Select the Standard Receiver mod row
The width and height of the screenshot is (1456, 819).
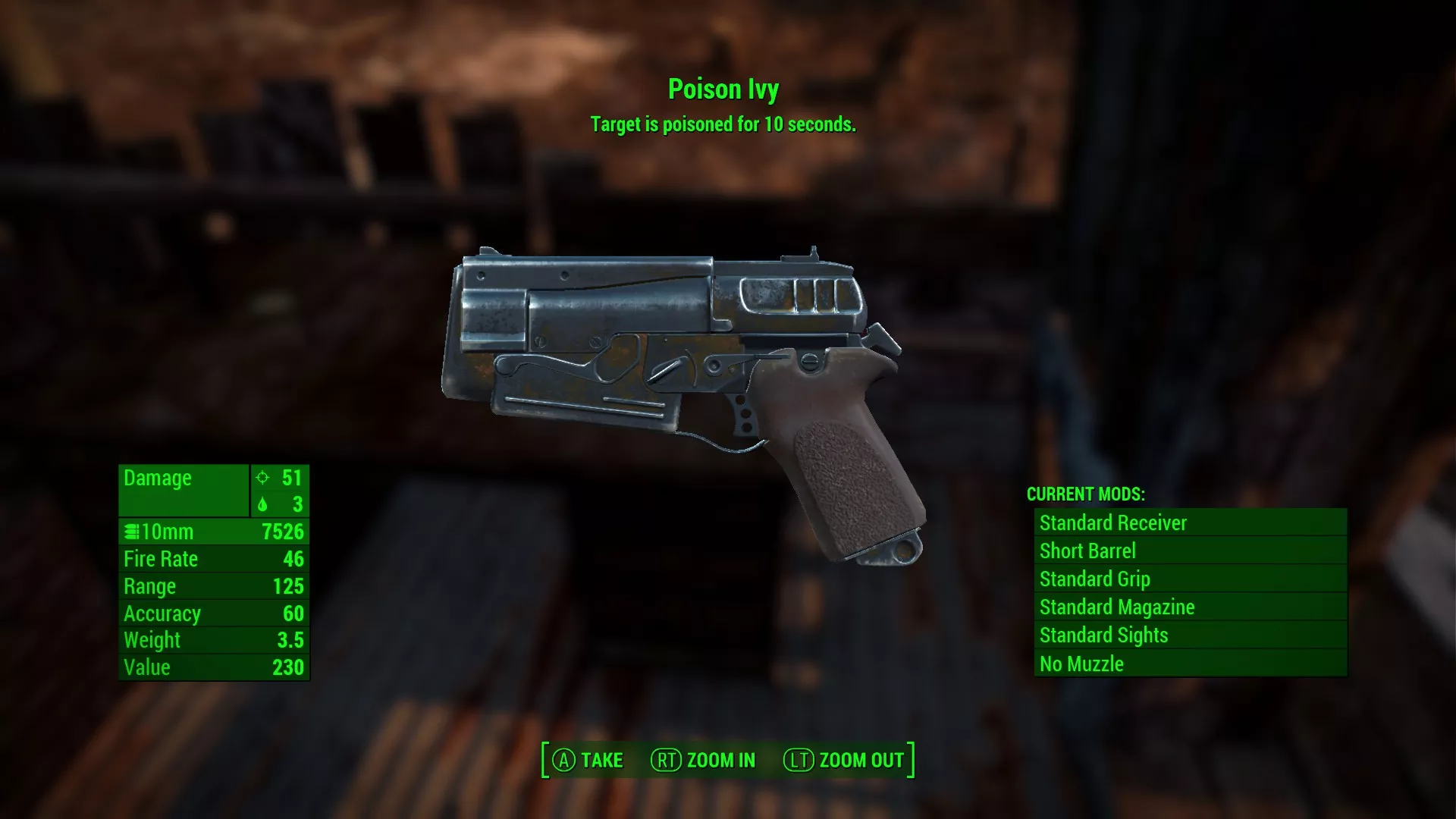(x=1190, y=522)
